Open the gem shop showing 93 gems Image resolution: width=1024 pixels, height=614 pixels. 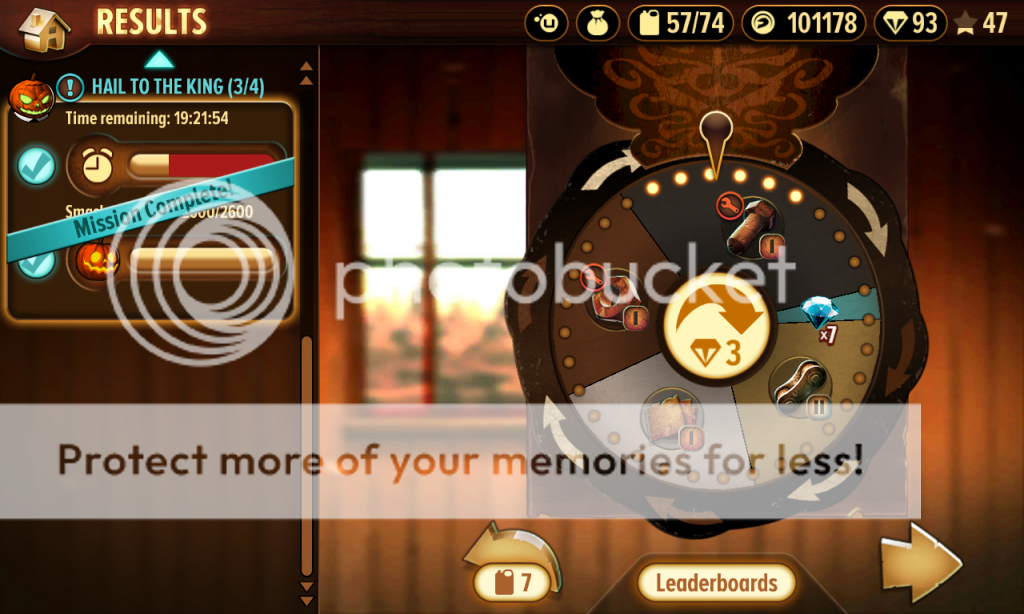pyautogui.click(x=910, y=23)
